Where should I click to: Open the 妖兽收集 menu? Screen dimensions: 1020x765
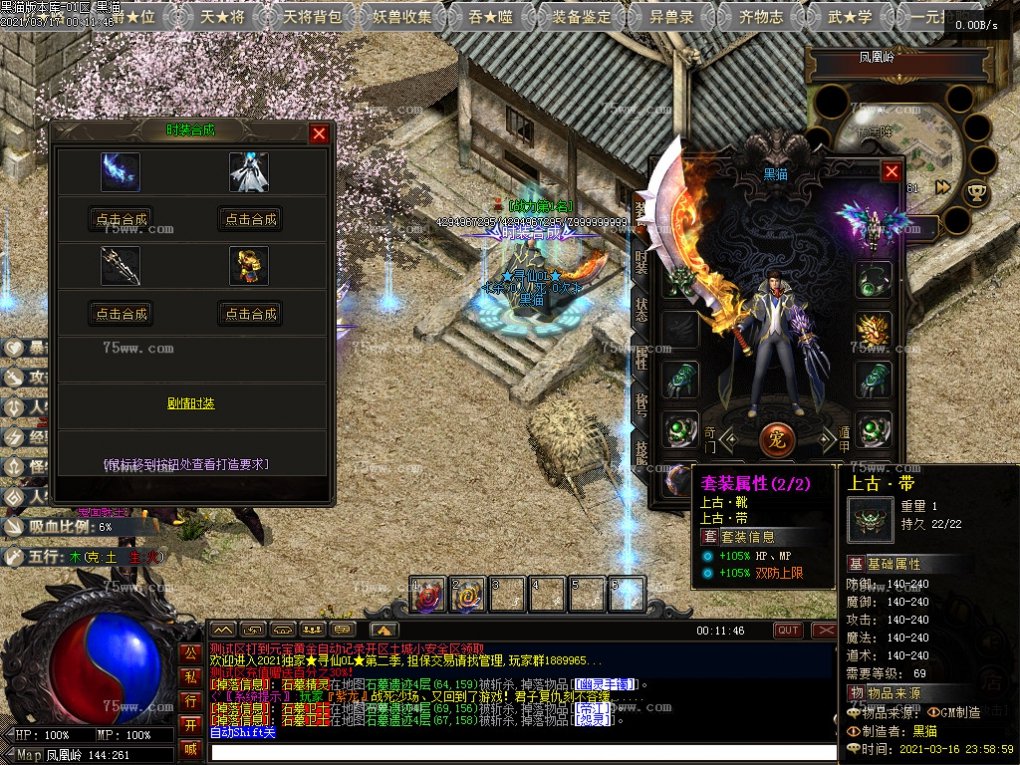pos(403,16)
